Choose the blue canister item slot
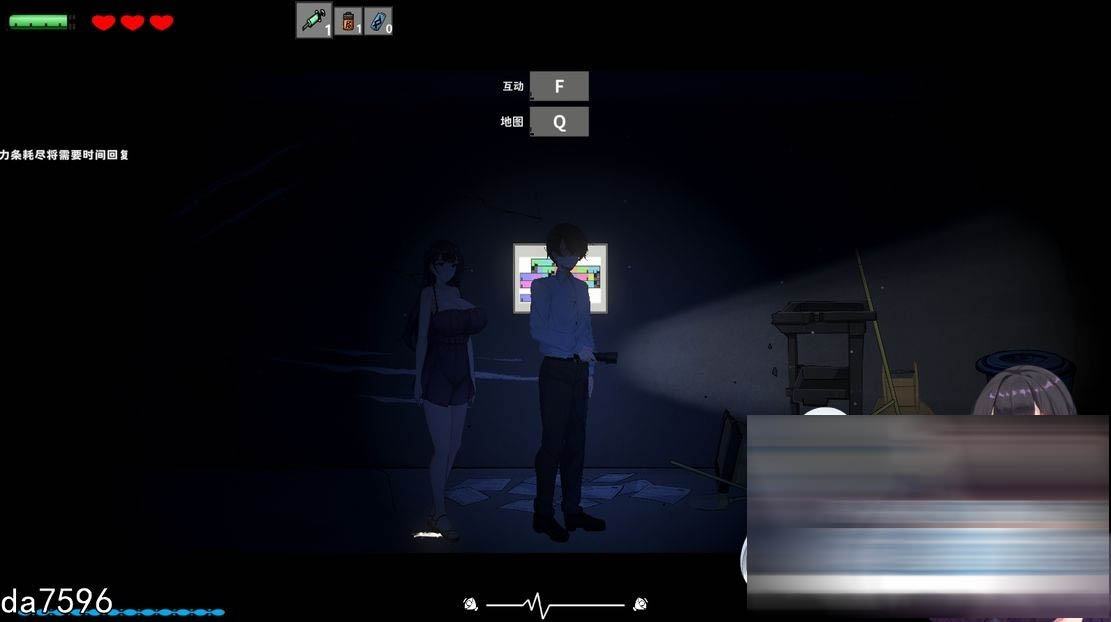Screen dimensions: 1111x622 click(378, 21)
